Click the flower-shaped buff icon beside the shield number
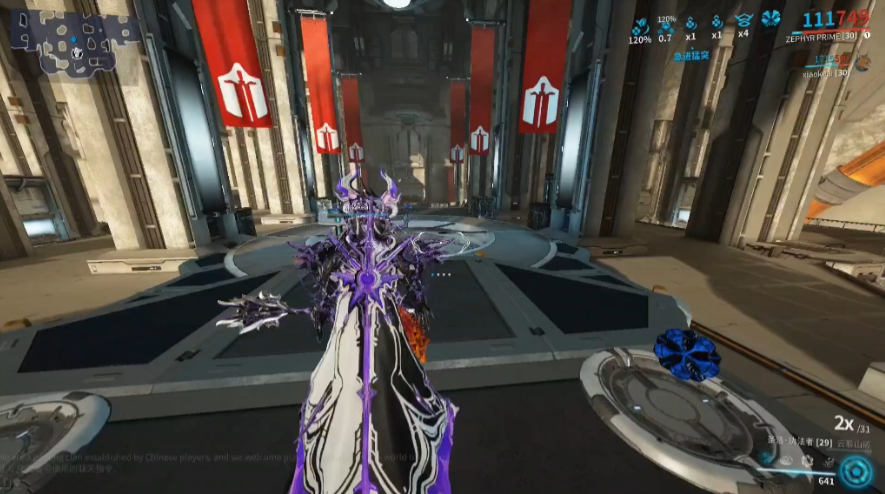 coord(770,19)
